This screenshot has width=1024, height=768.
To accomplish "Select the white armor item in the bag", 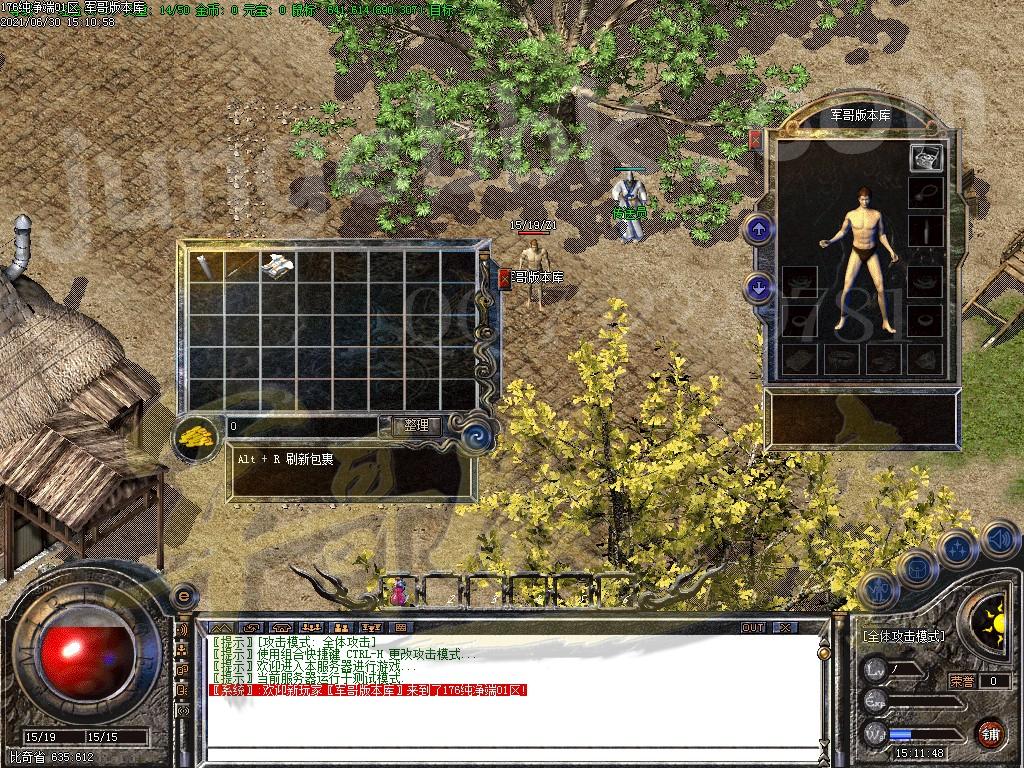I will point(278,266).
